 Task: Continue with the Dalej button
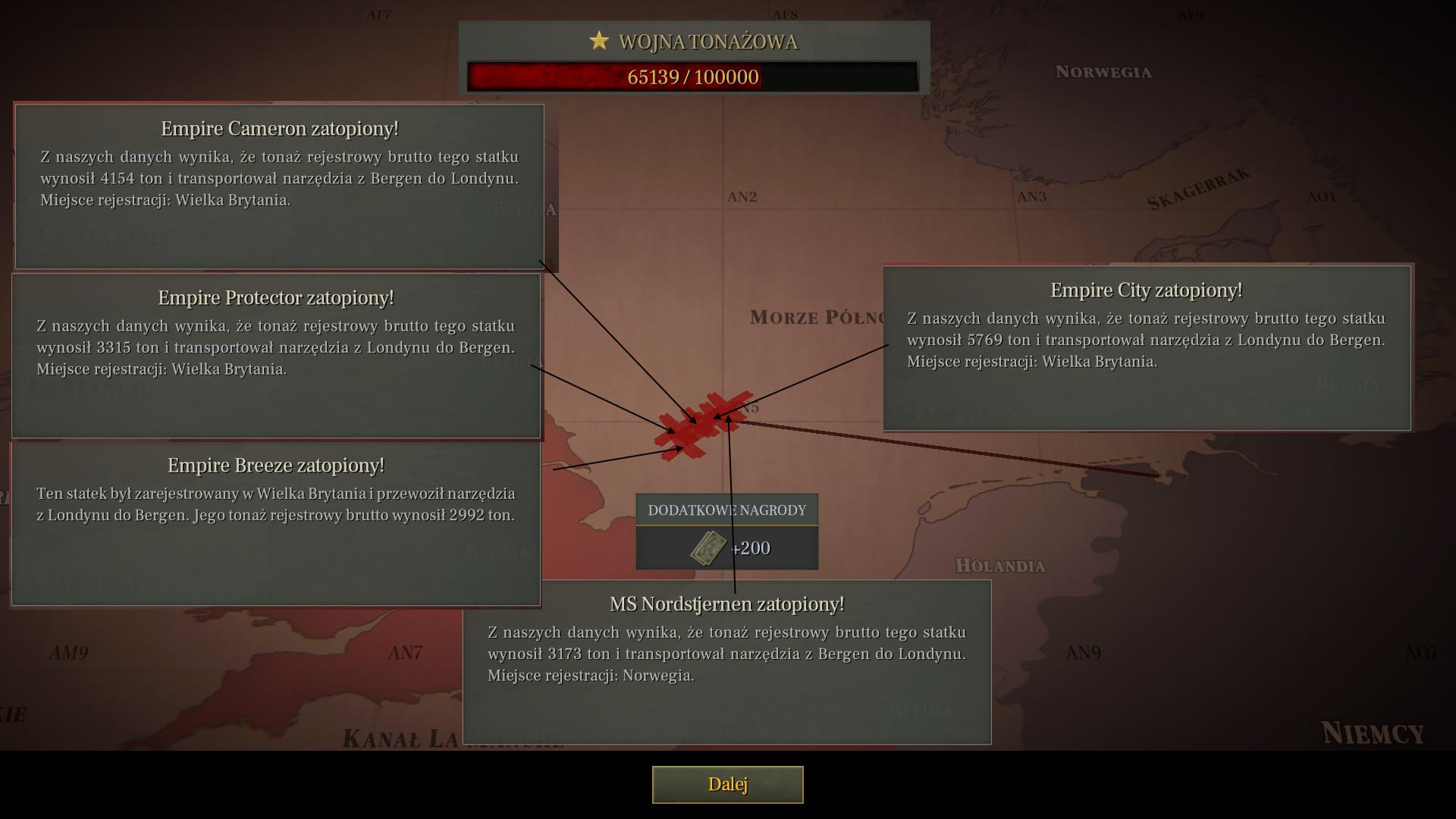tap(727, 784)
